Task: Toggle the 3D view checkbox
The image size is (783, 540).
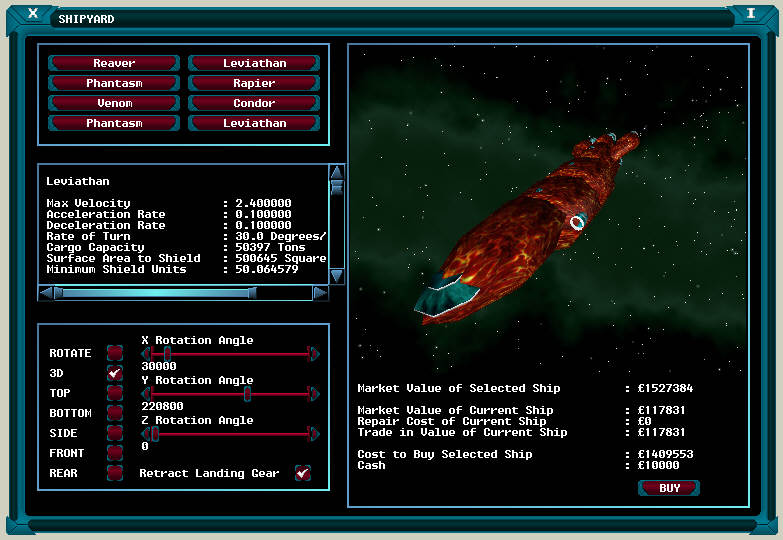Action: (x=115, y=373)
